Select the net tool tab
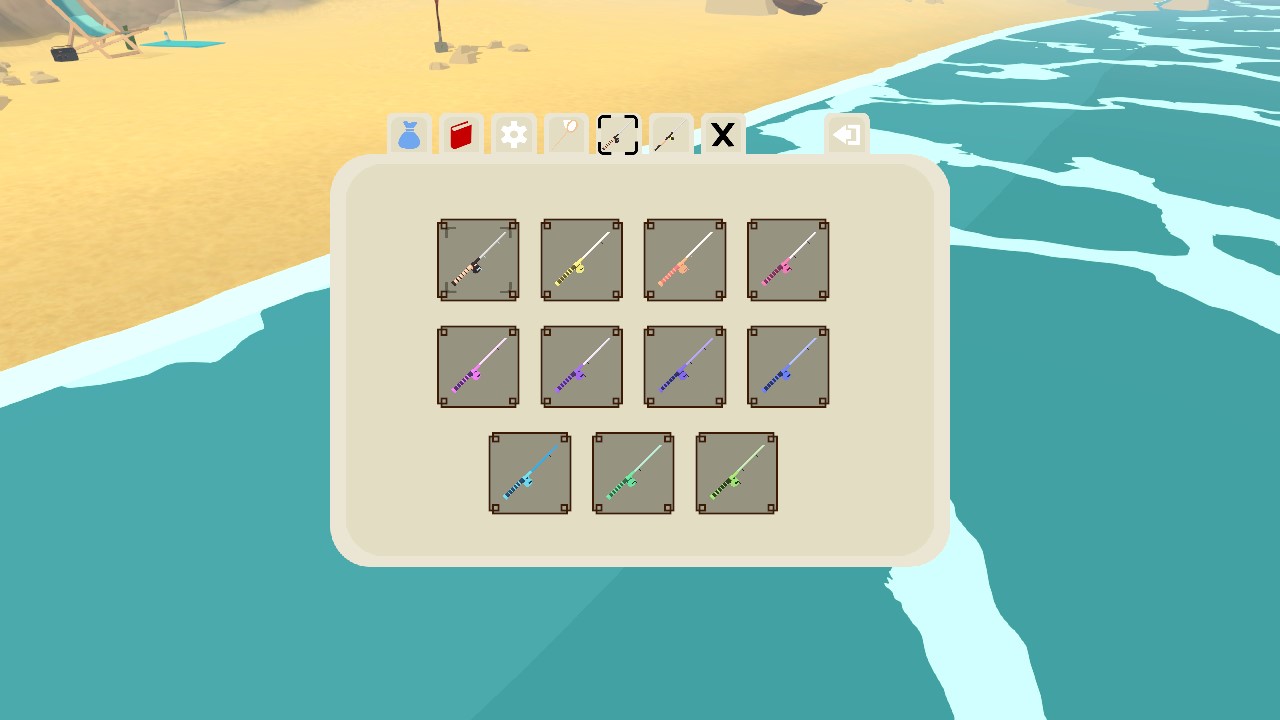The image size is (1280, 720). pos(565,136)
